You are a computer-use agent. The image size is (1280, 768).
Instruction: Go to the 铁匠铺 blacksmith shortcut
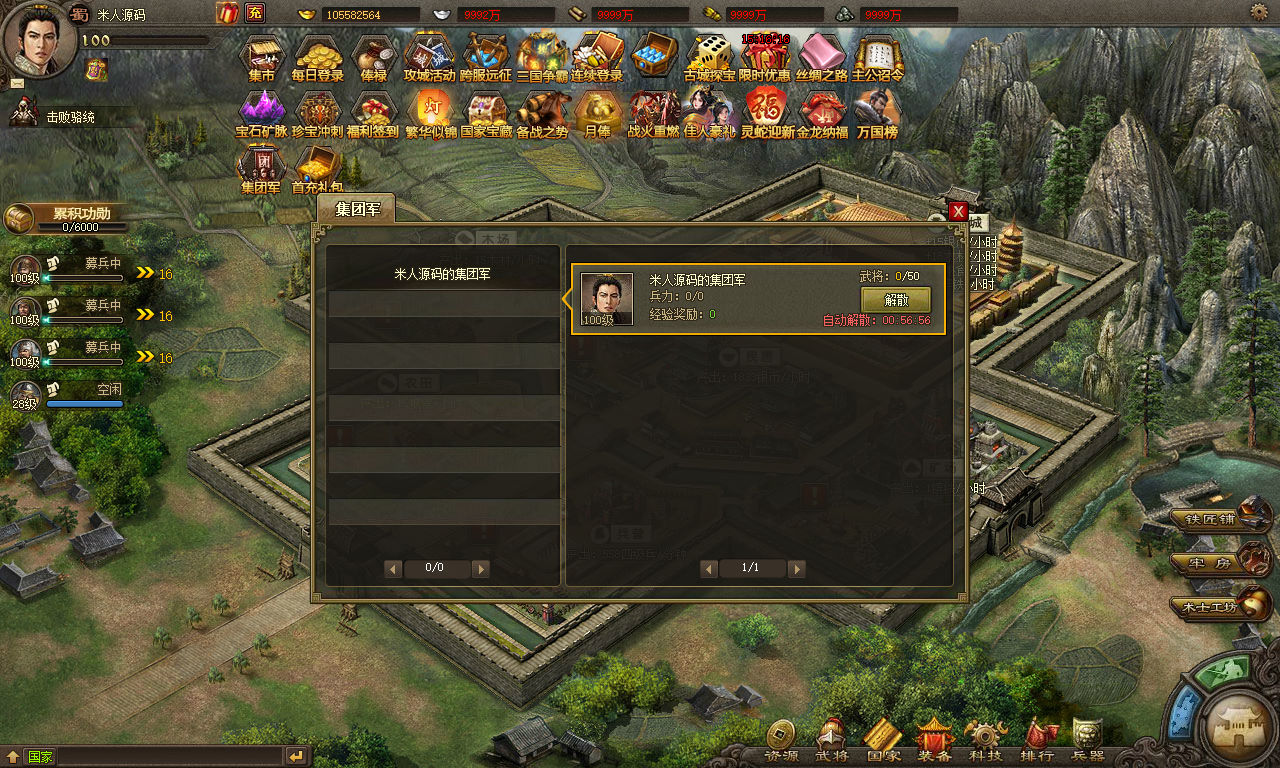1220,518
